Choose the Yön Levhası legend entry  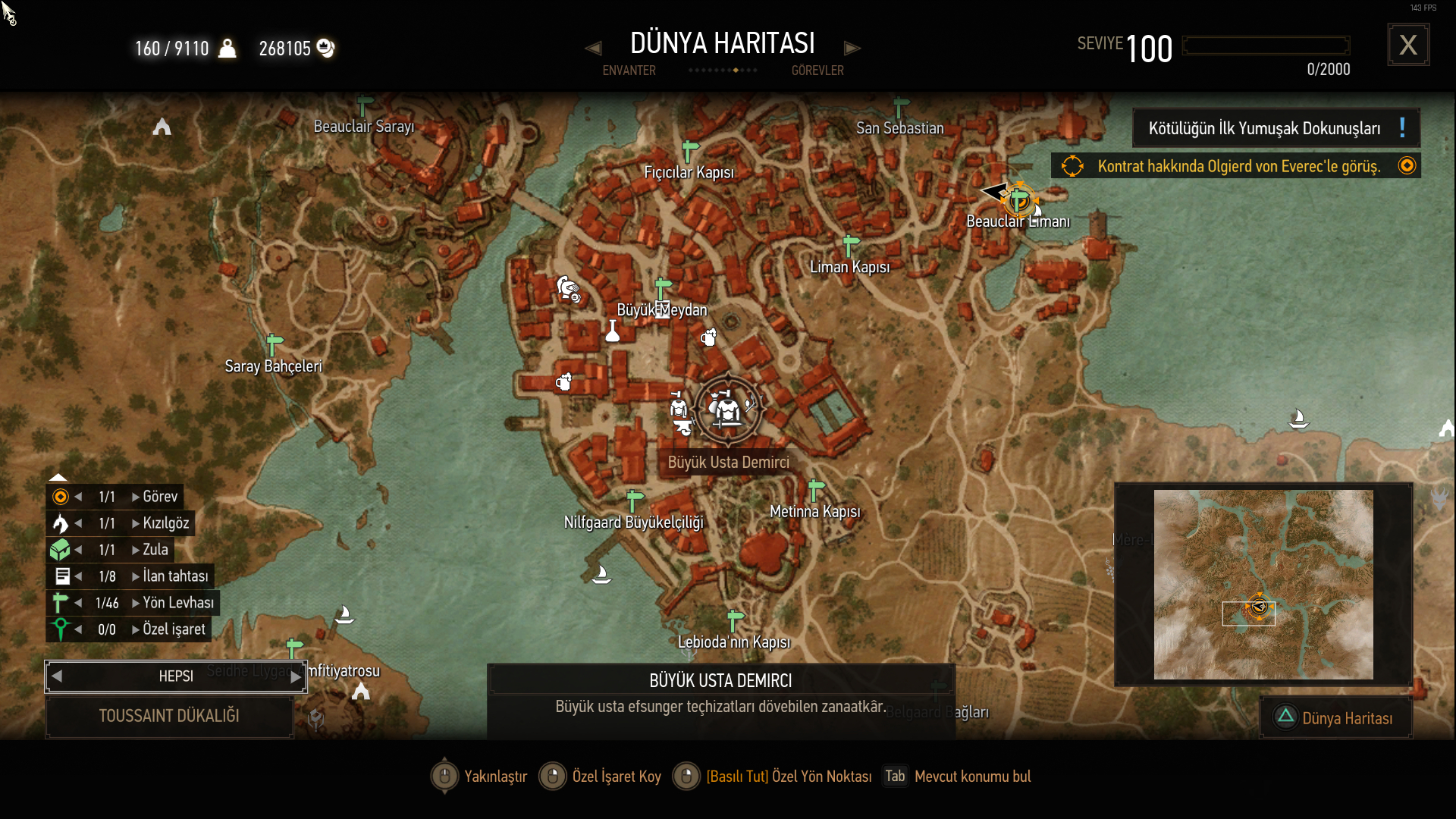coord(177,603)
